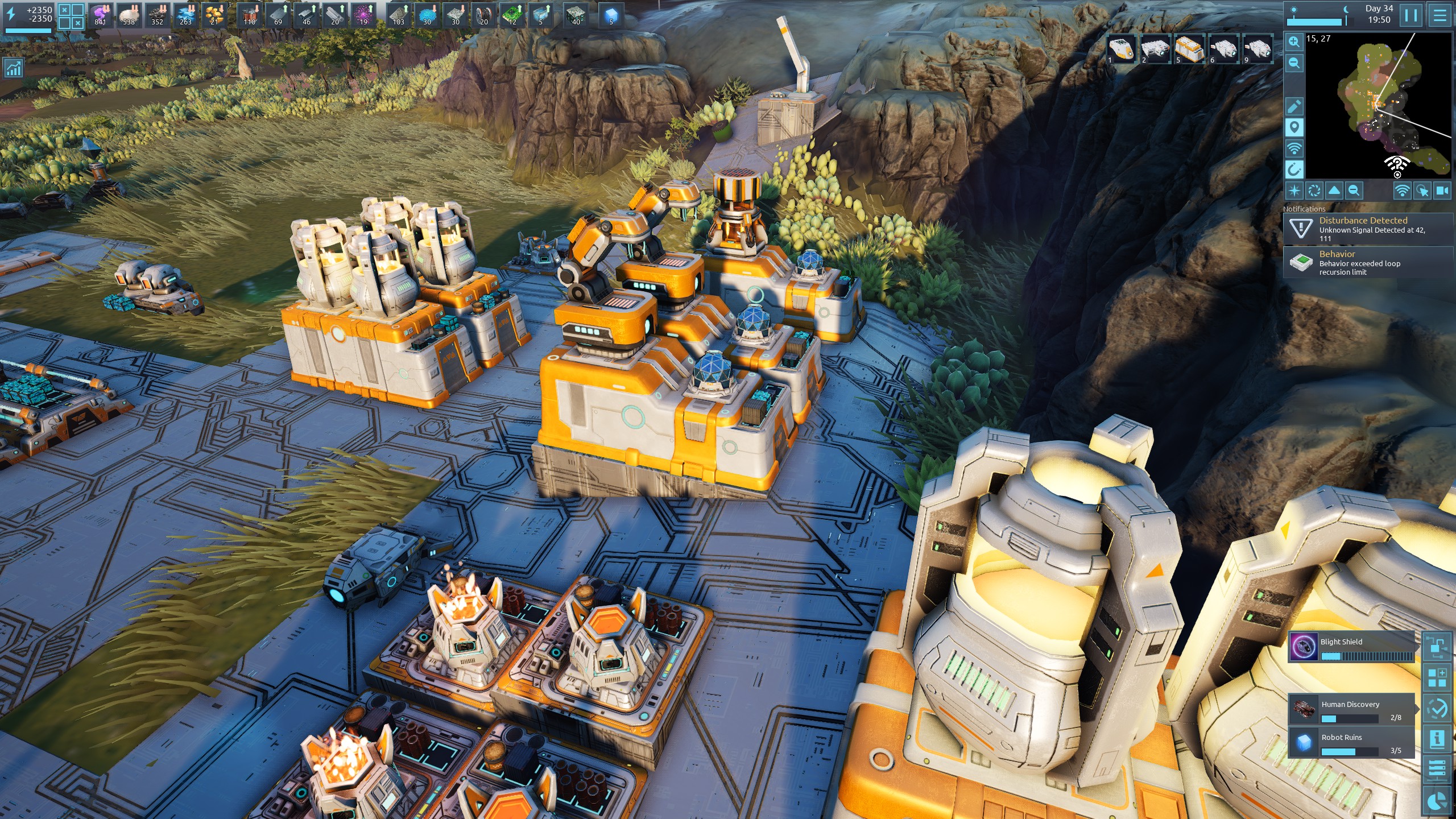Zoom in on the minimap
Image resolution: width=1456 pixels, height=819 pixels.
coord(1294,42)
